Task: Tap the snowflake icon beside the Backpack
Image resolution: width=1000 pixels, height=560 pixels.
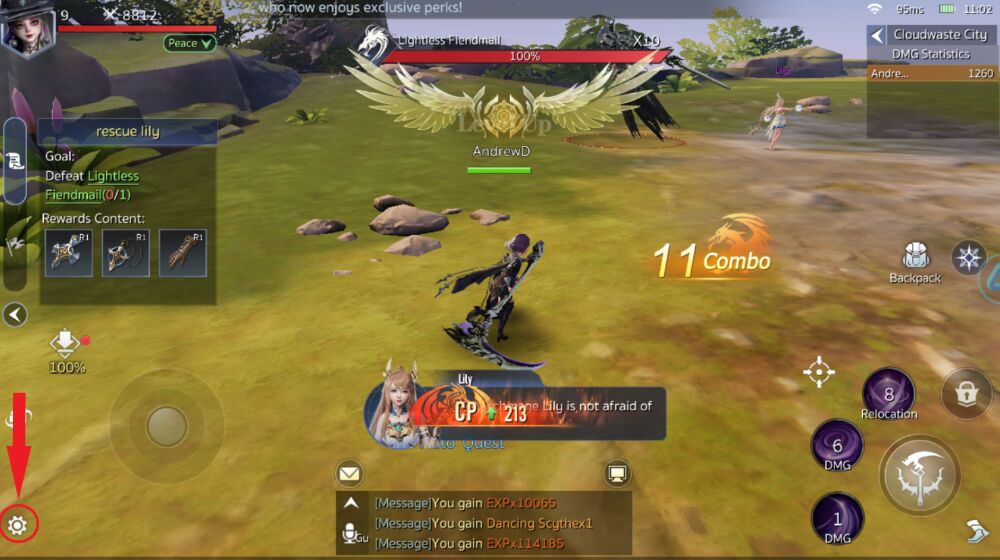Action: pyautogui.click(x=968, y=257)
